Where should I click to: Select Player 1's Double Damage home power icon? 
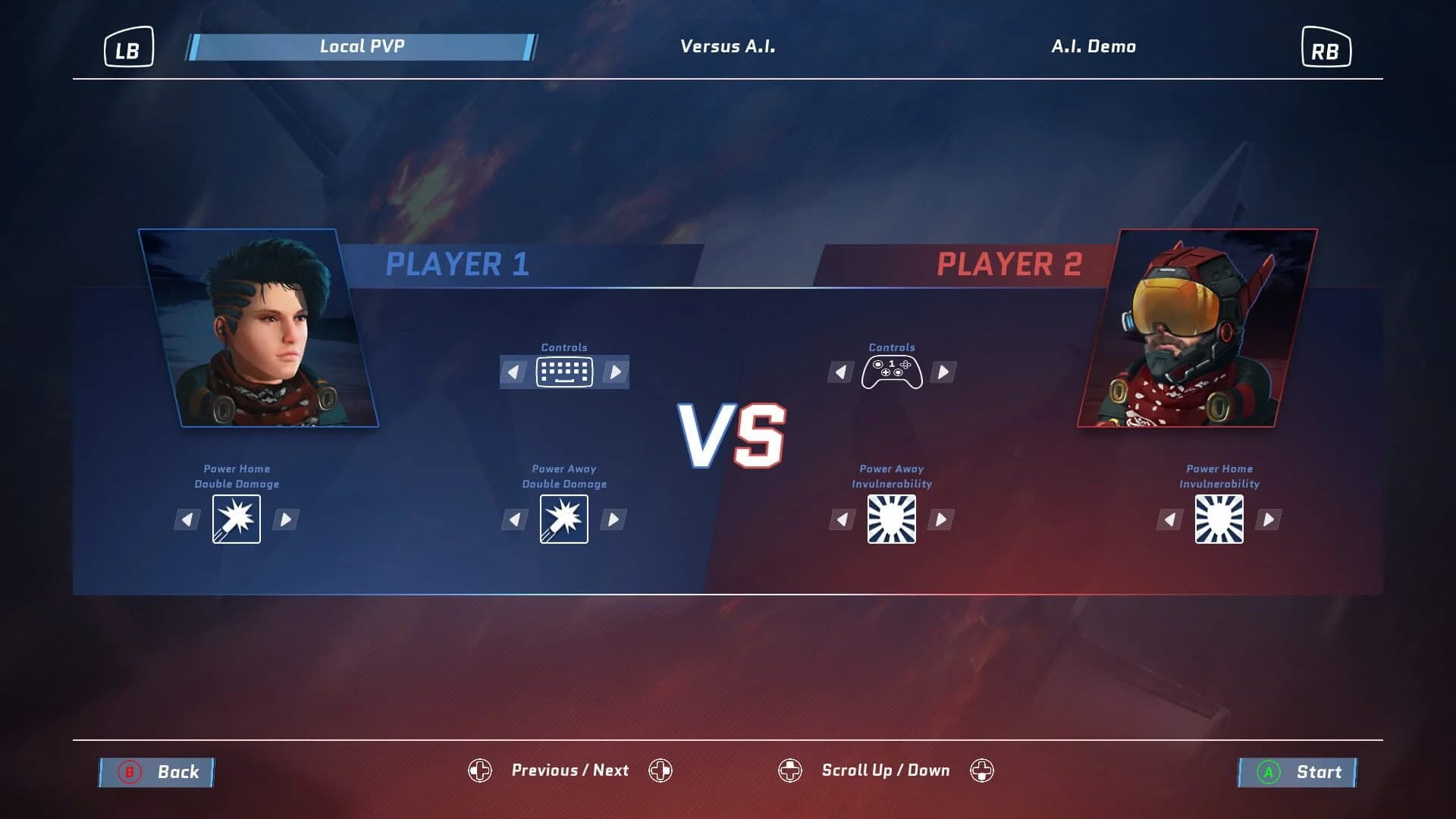coord(236,519)
